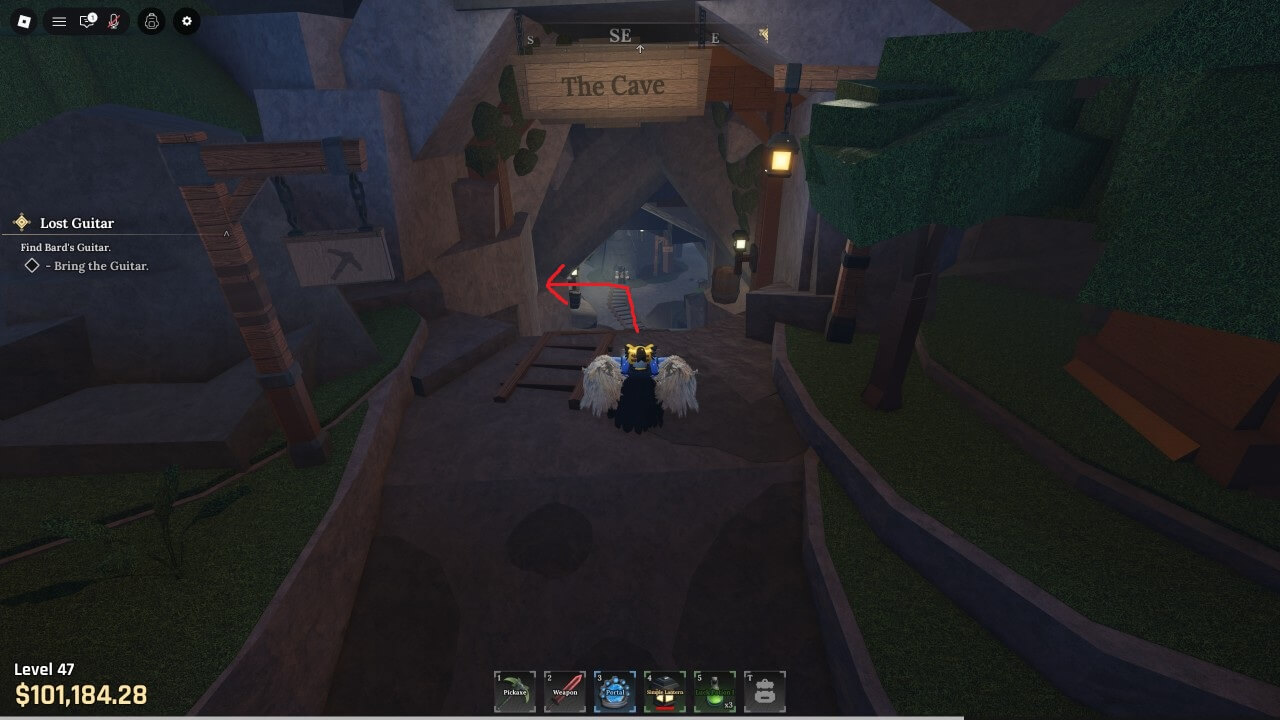This screenshot has height=720, width=1280.
Task: Collapse the Lost Guitar quest tracker
Action: pos(226,234)
